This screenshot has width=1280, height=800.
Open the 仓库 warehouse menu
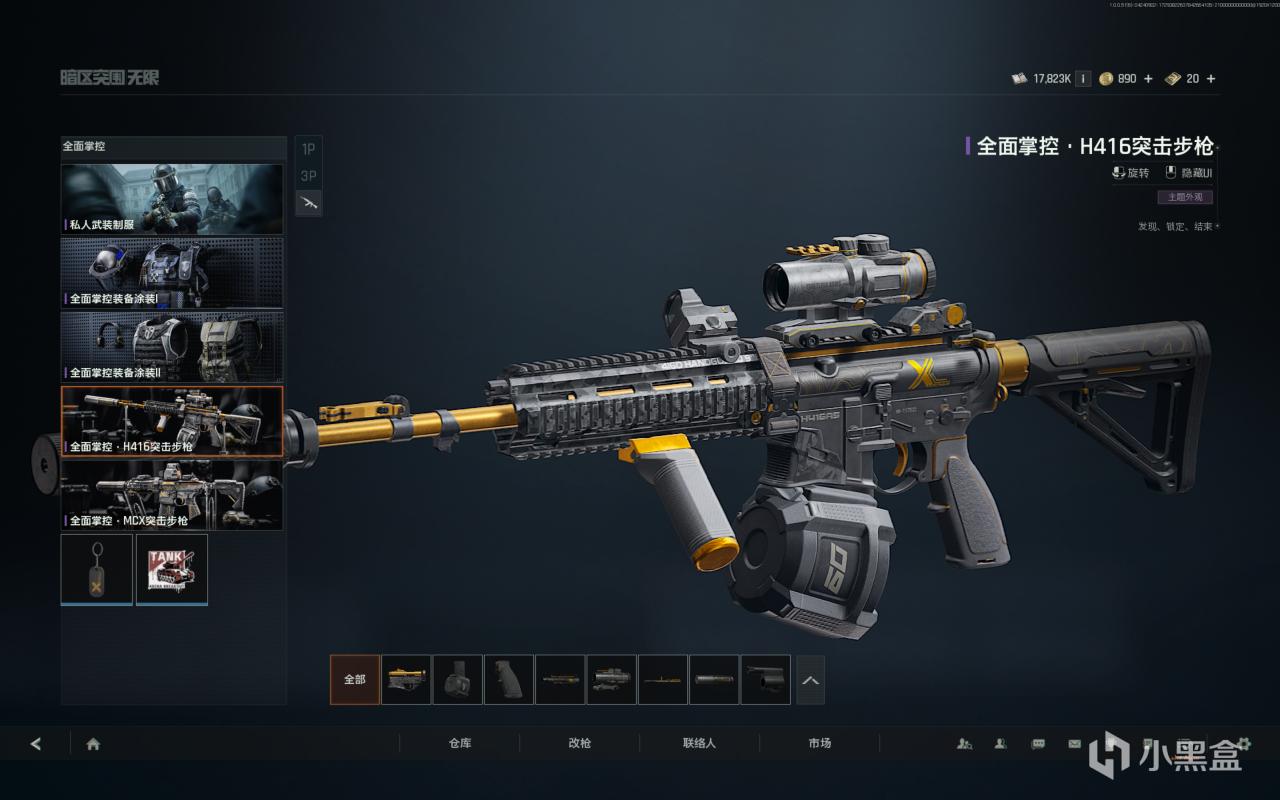pyautogui.click(x=460, y=743)
